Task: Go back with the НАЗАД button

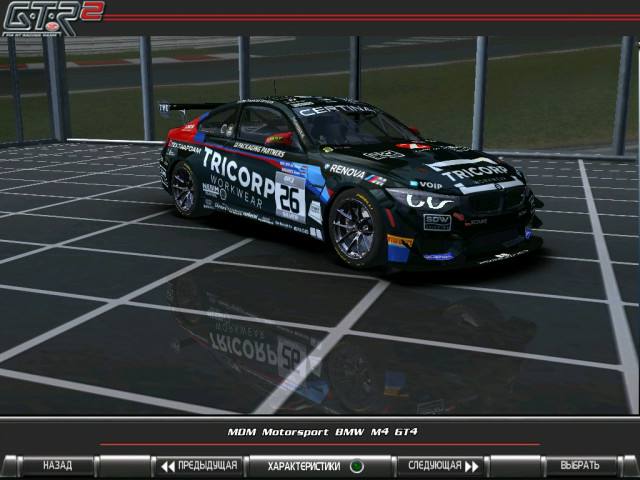Action: 58,466
